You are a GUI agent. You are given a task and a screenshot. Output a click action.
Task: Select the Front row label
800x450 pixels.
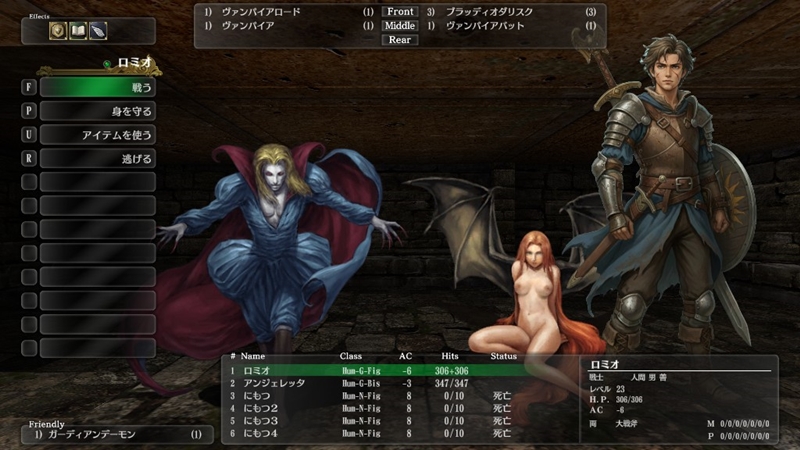tap(399, 12)
